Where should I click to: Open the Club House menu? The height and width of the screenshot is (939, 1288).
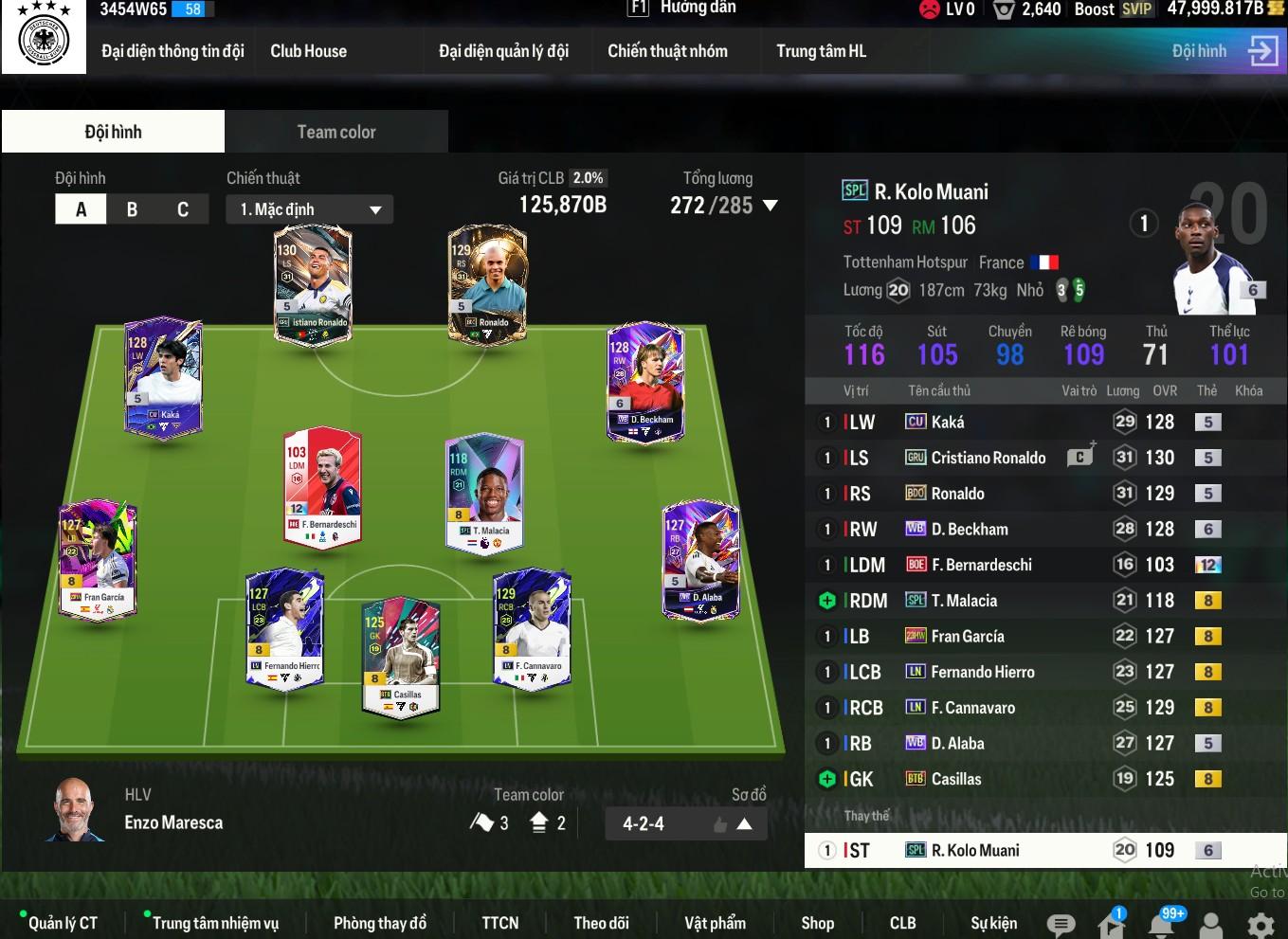[x=308, y=51]
